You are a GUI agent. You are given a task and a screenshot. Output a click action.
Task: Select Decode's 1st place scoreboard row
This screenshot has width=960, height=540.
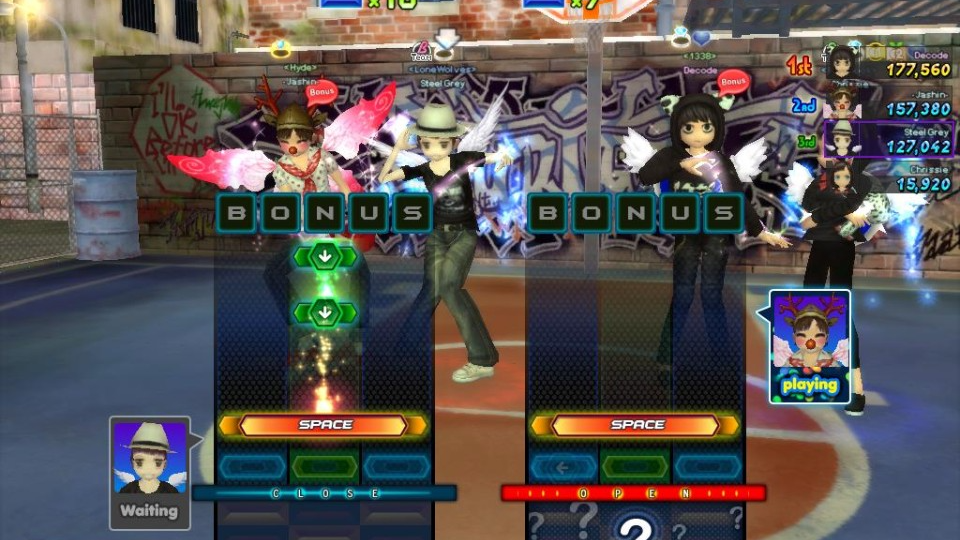886,62
